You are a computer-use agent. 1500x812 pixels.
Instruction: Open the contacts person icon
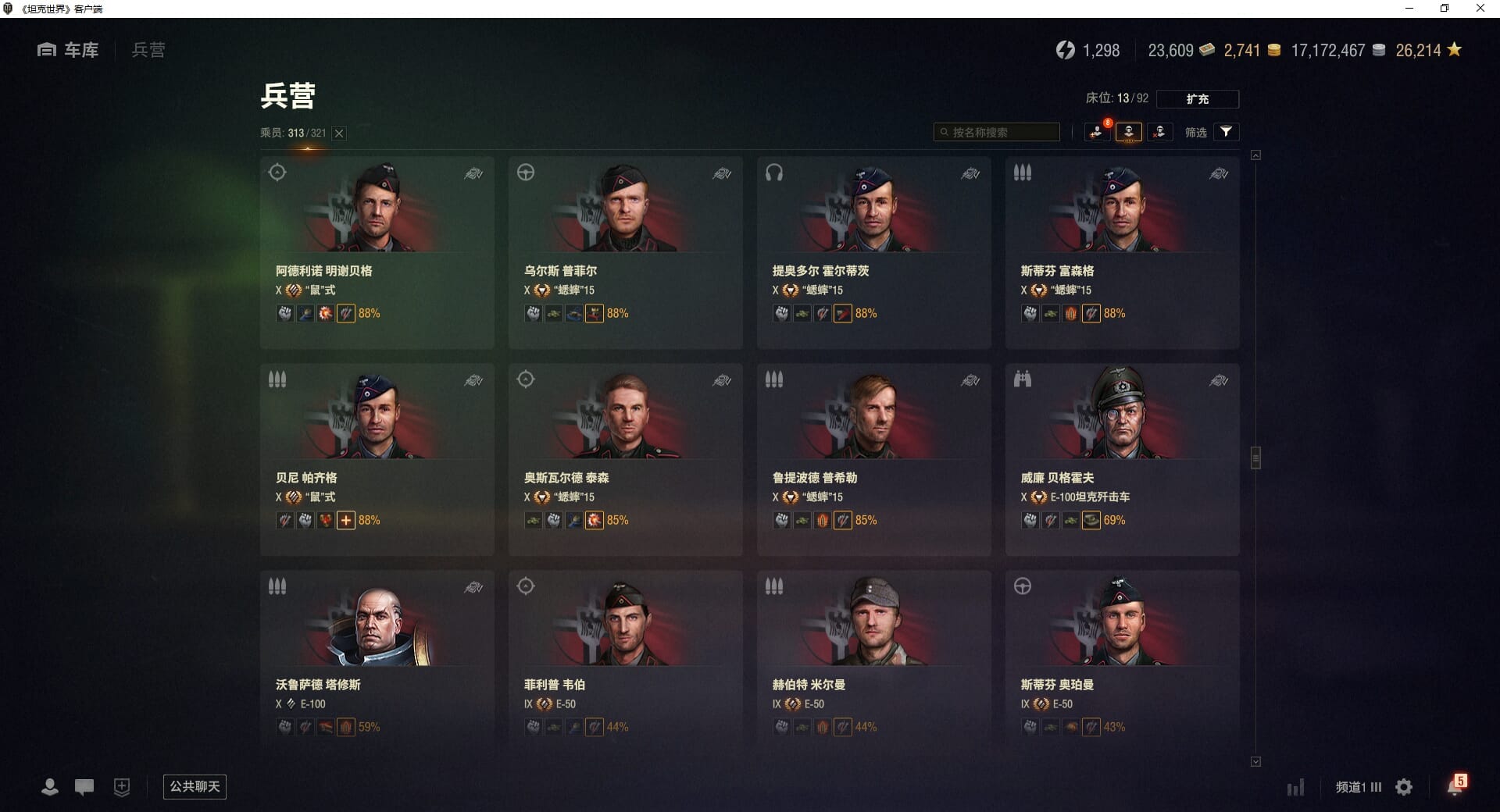click(50, 787)
